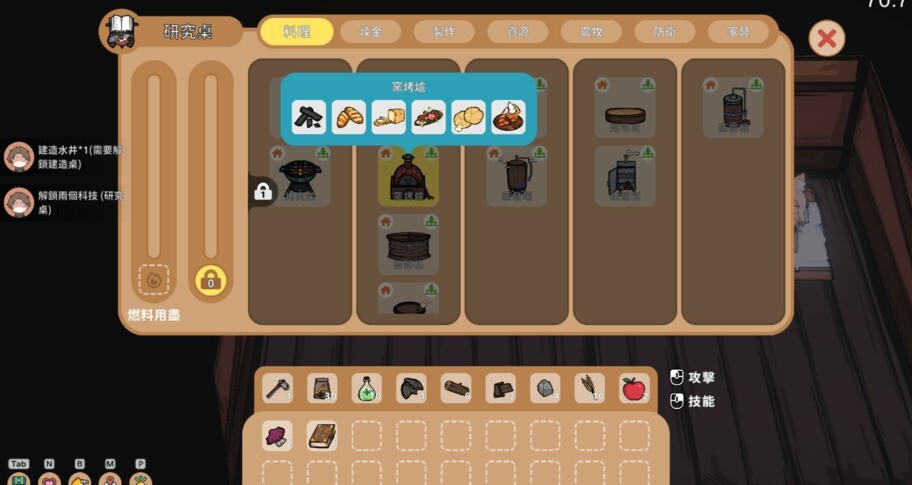This screenshot has width=912, height=485.
Task: Select the red apple hotbar slot
Action: [x=633, y=388]
